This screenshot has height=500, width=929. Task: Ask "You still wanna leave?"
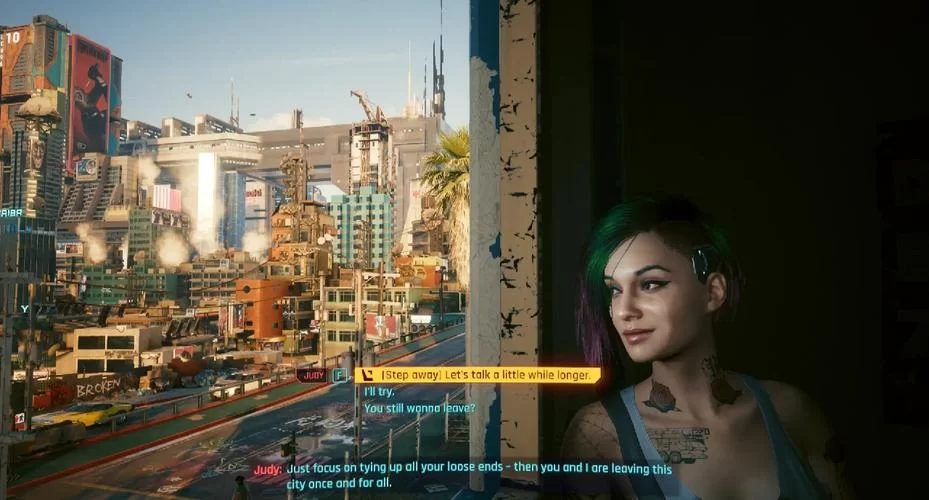418,408
